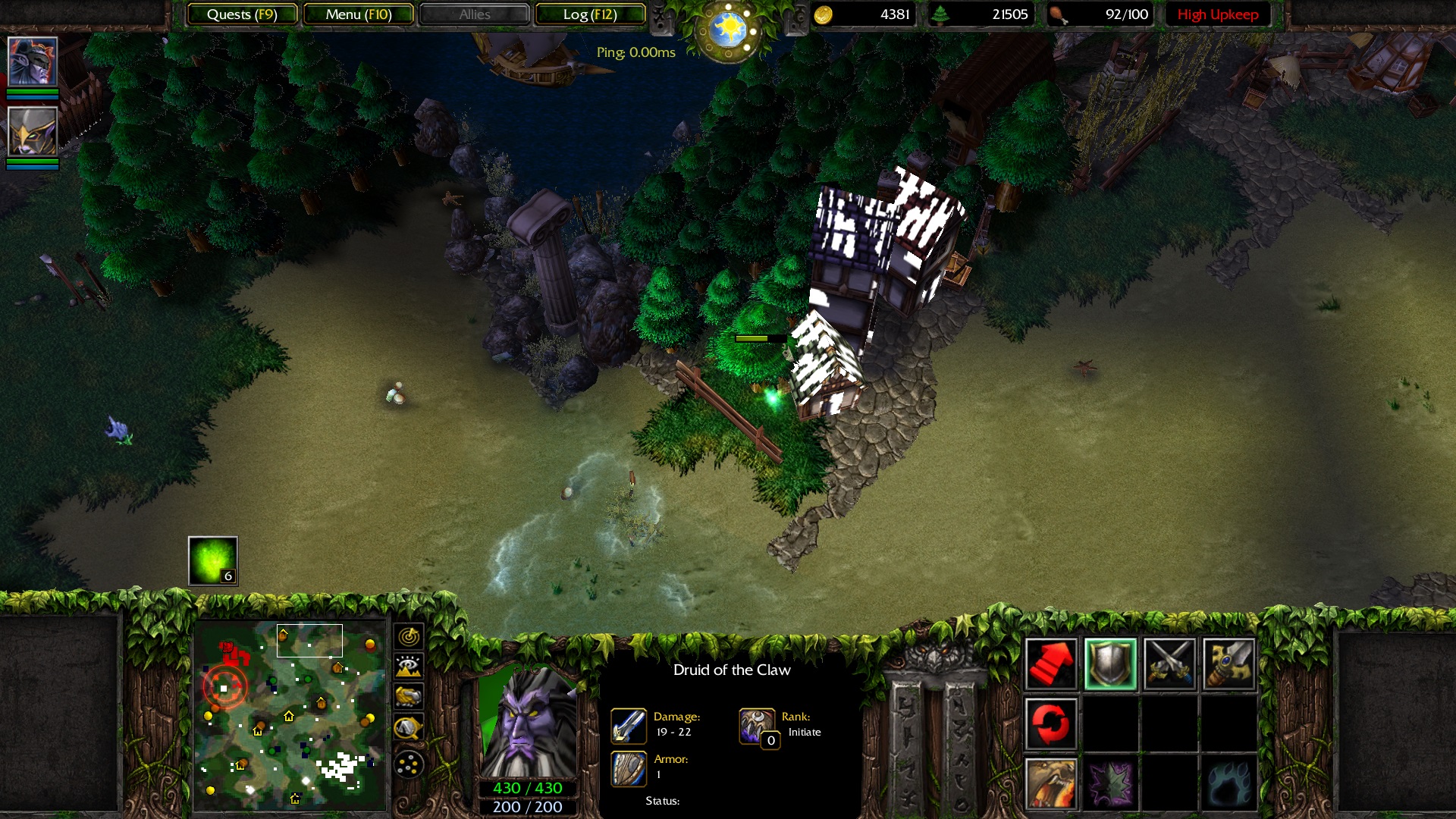Activate the minimap signal ping button
Viewport: 1456px width, 819px height.
(x=409, y=635)
